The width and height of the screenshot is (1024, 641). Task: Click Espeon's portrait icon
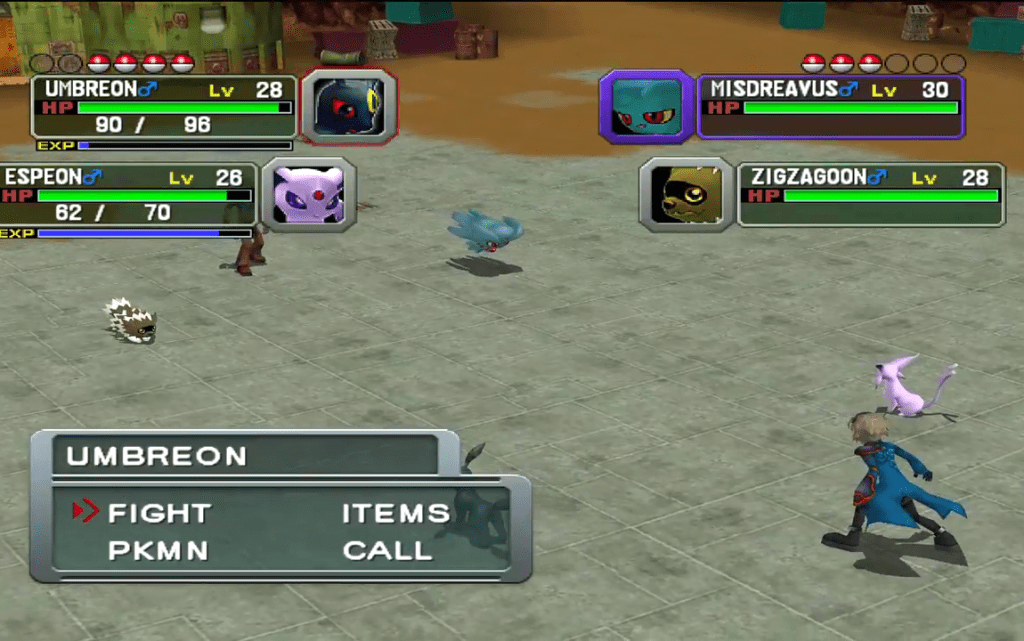pyautogui.click(x=308, y=194)
